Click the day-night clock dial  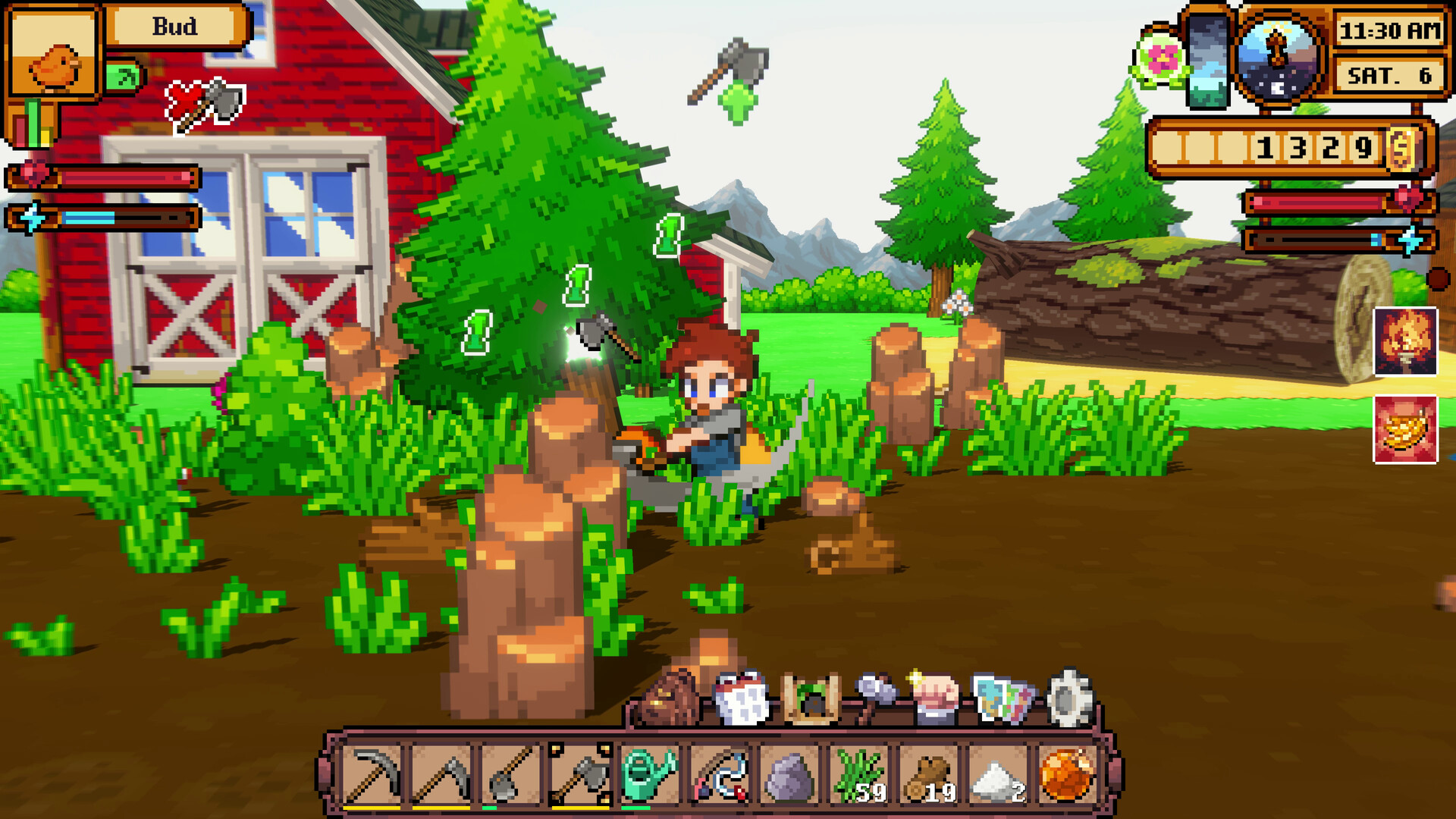click(x=1279, y=57)
